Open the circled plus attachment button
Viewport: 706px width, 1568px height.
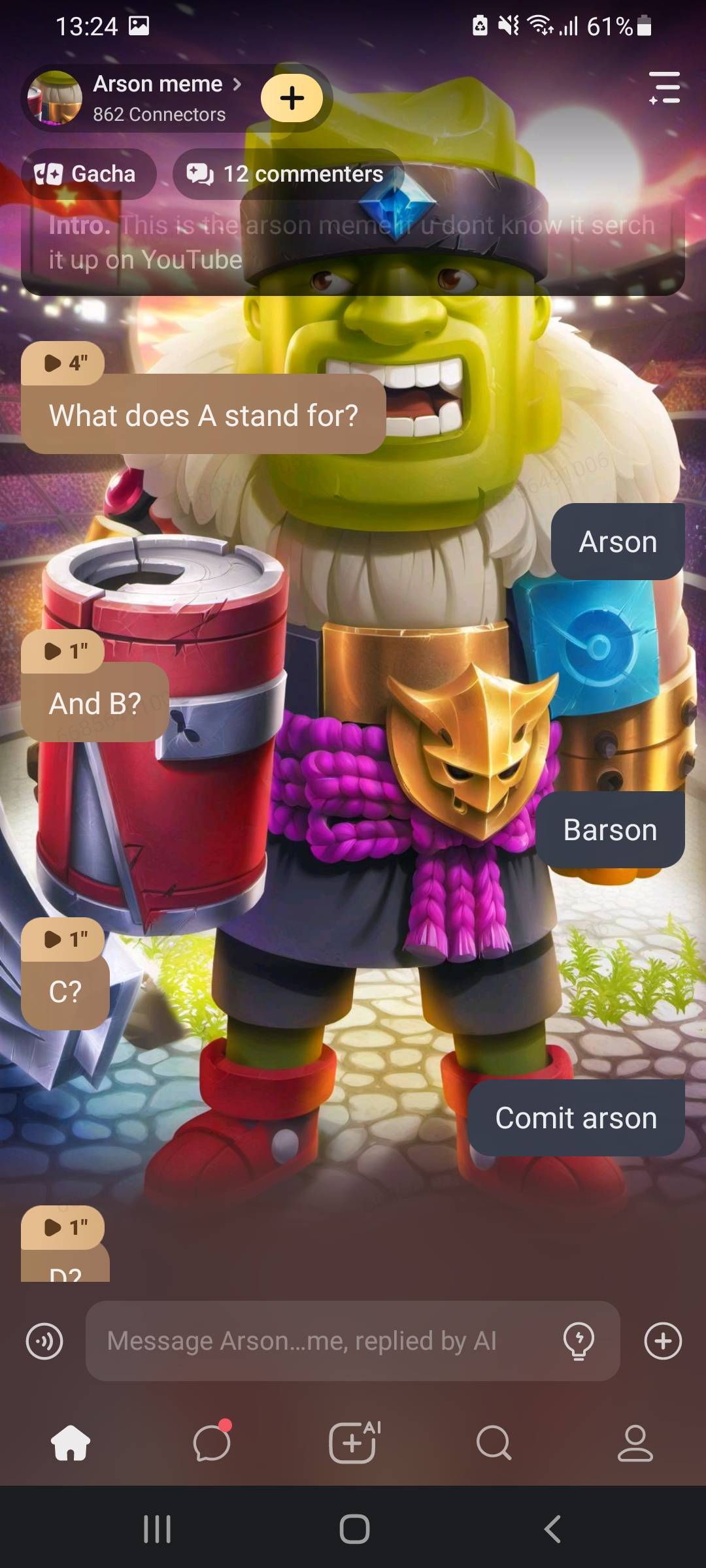(x=663, y=1341)
